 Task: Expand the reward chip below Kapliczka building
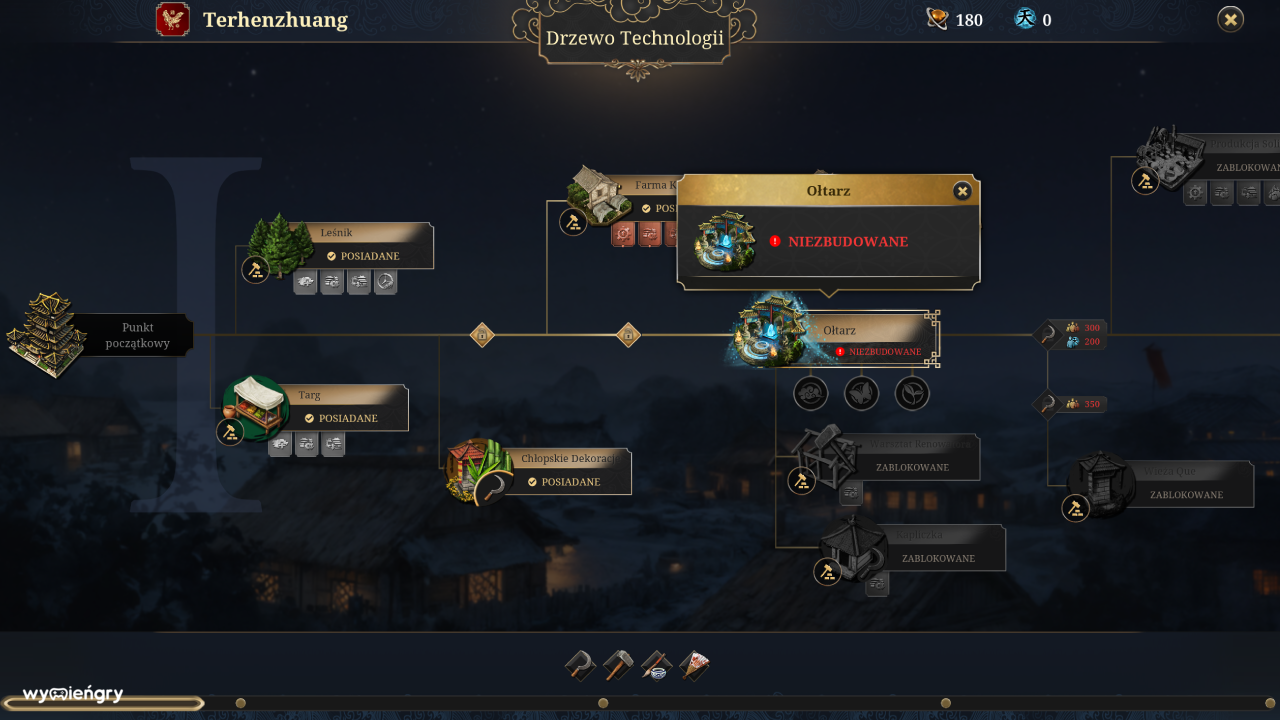point(877,583)
